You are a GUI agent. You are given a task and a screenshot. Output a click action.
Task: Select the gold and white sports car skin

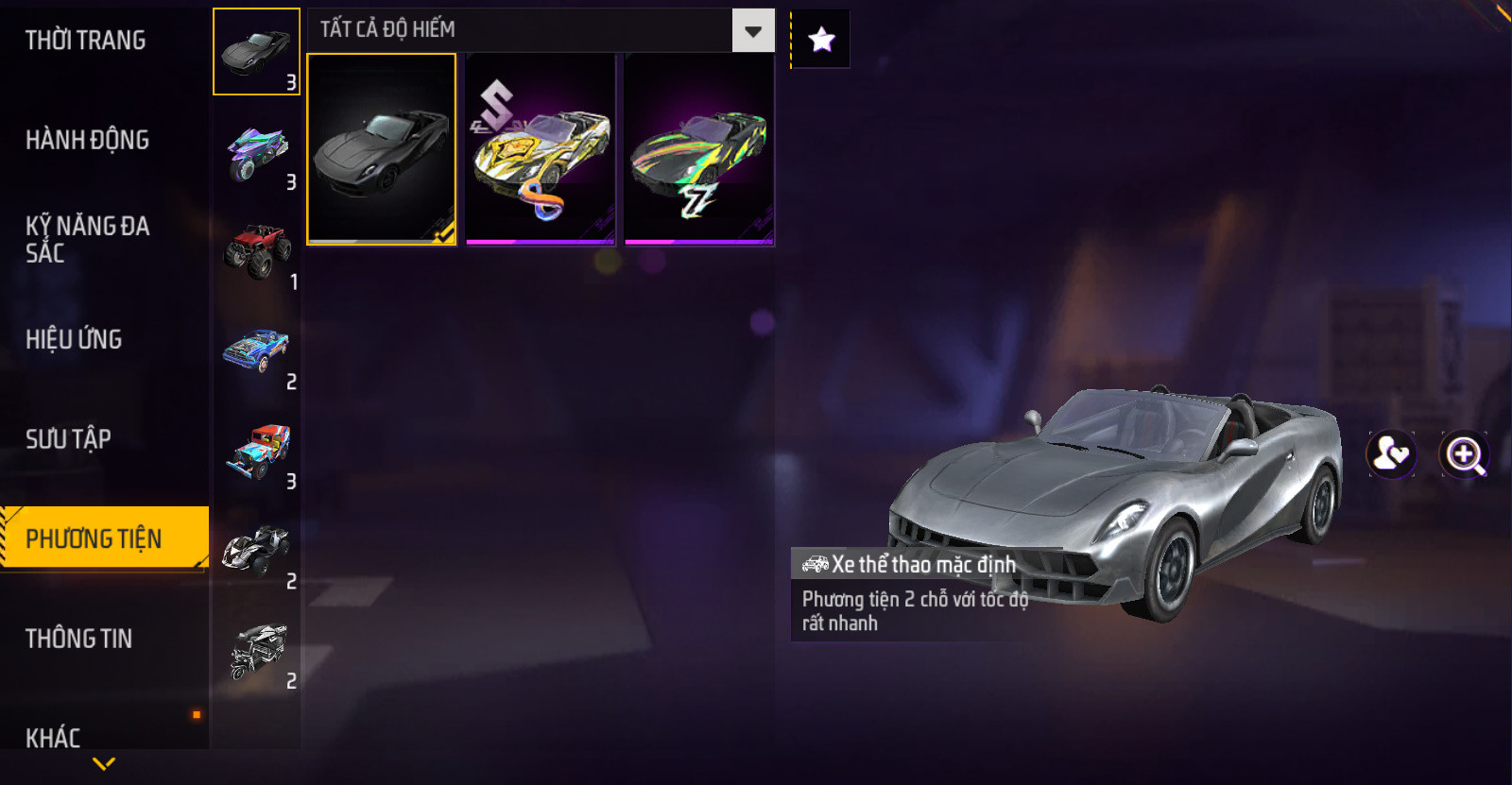tap(541, 149)
